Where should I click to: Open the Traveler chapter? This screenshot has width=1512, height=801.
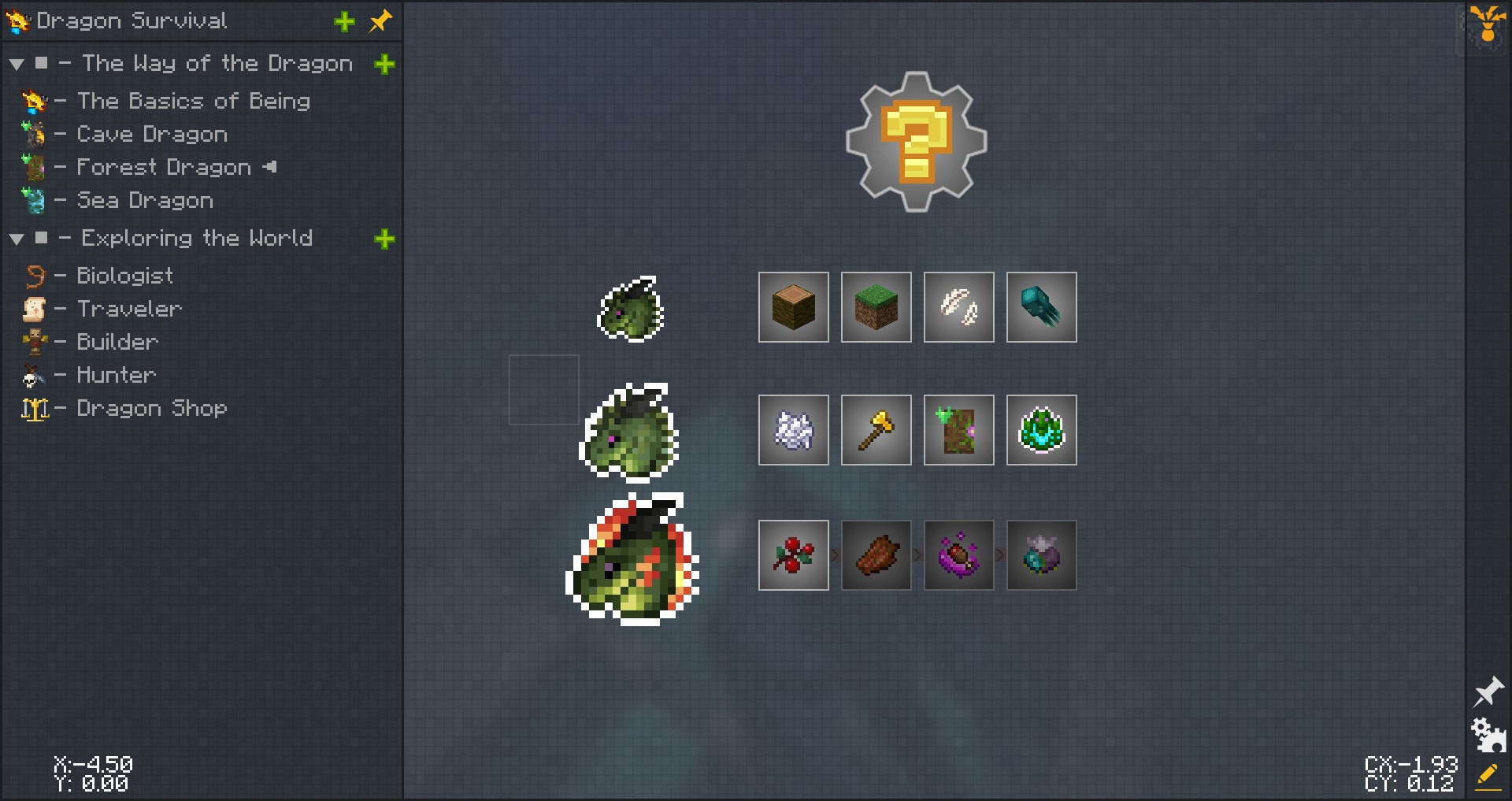click(x=129, y=309)
